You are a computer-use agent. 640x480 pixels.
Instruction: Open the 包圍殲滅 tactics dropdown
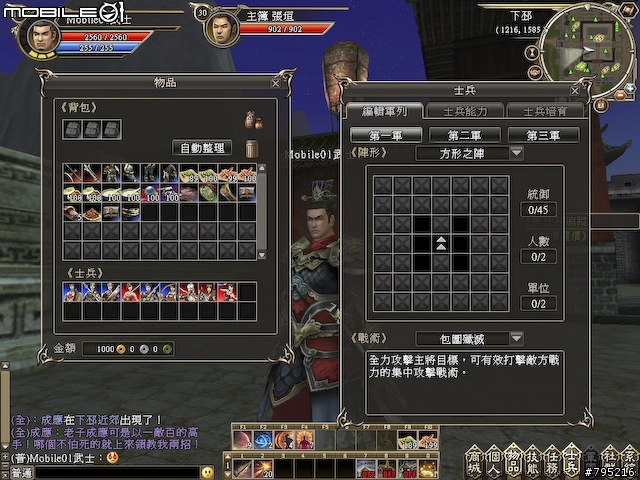[x=516, y=339]
